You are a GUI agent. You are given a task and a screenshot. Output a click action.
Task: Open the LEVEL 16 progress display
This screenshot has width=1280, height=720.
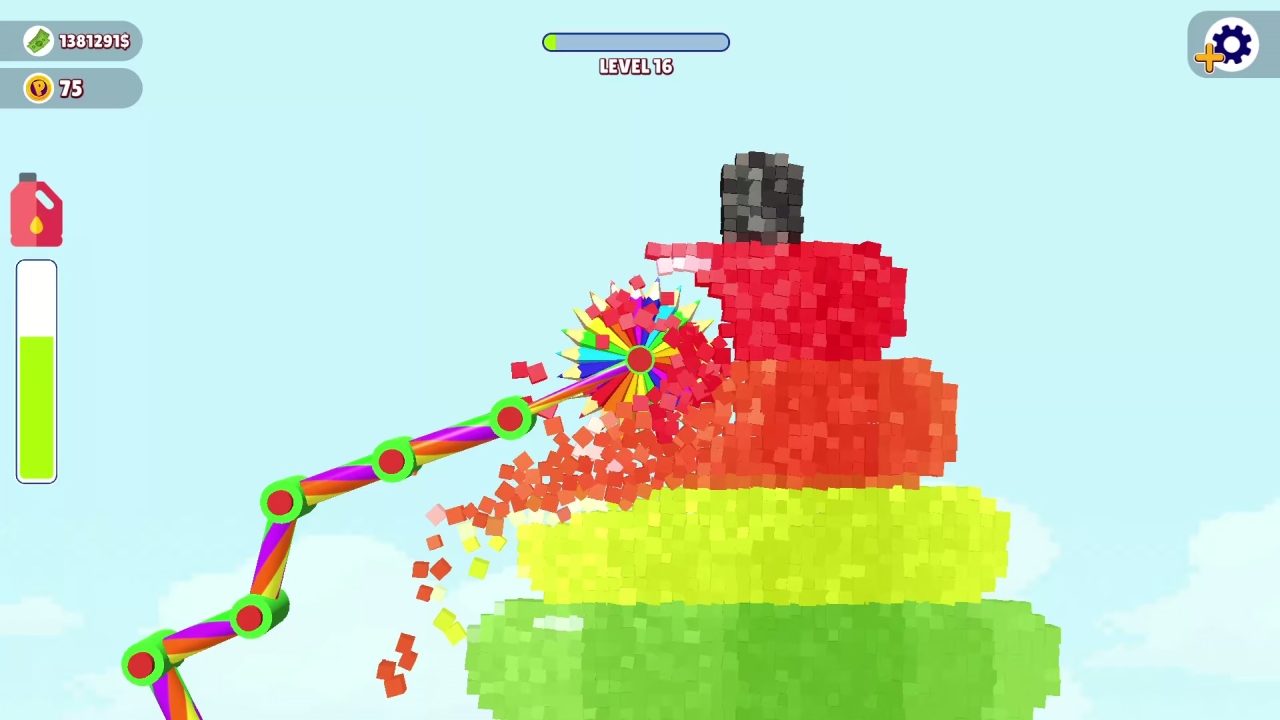coord(636,42)
